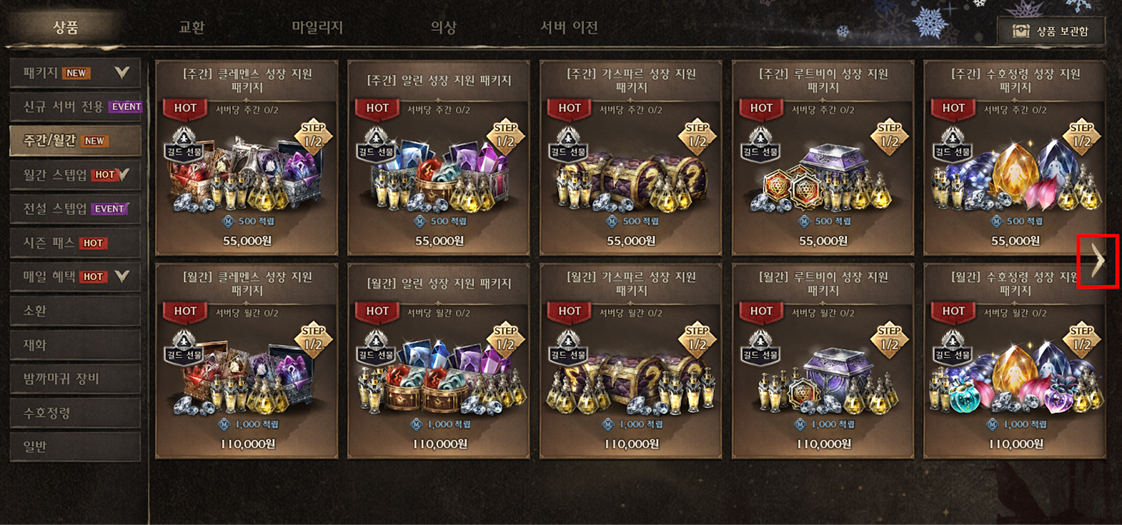Image resolution: width=1122 pixels, height=525 pixels.
Task: Open the 일반 category
Action: (x=75, y=447)
